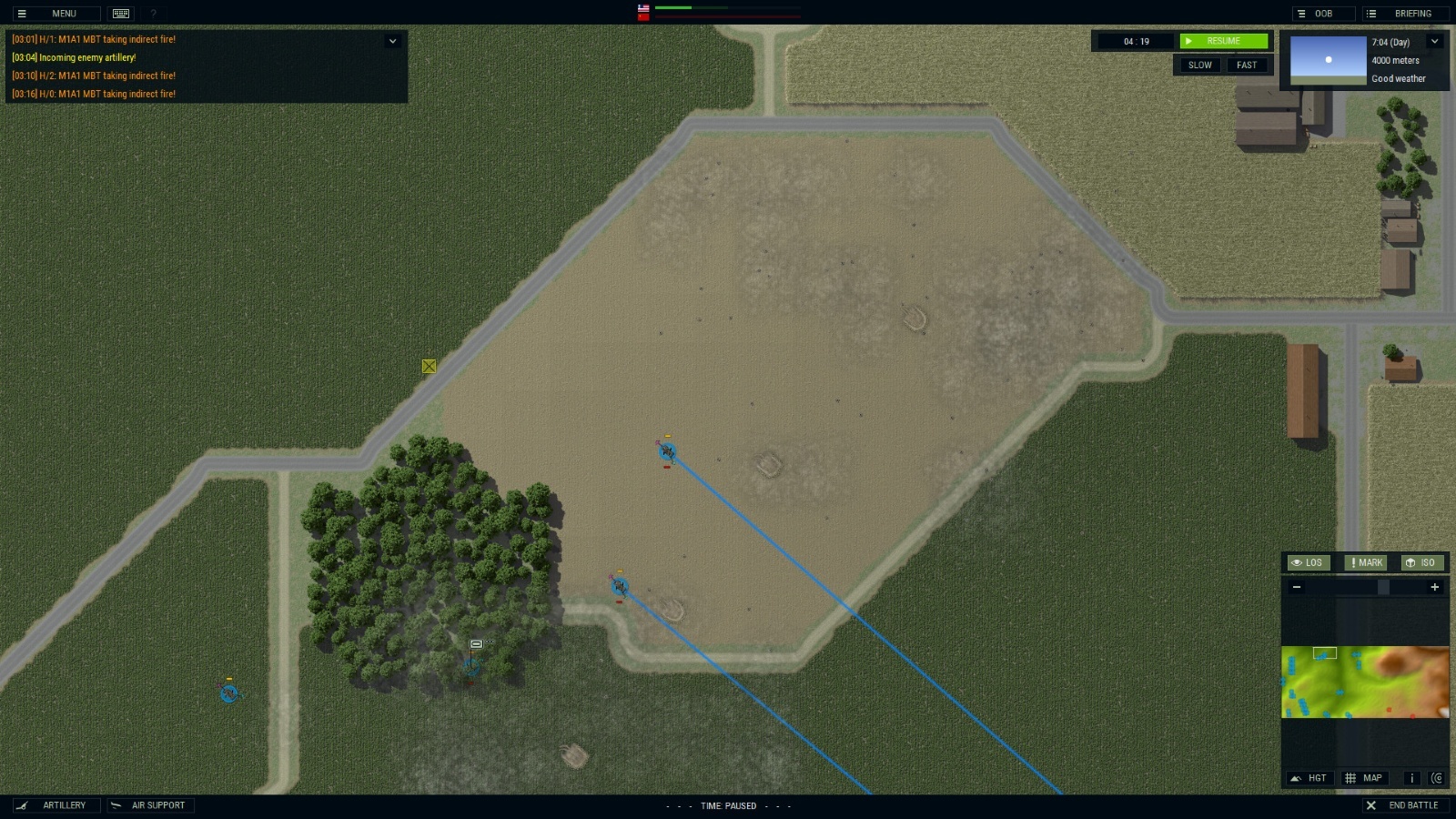Click the MAP grid icon on the minimap panel
Viewport: 1456px width, 819px height.
click(x=1363, y=778)
